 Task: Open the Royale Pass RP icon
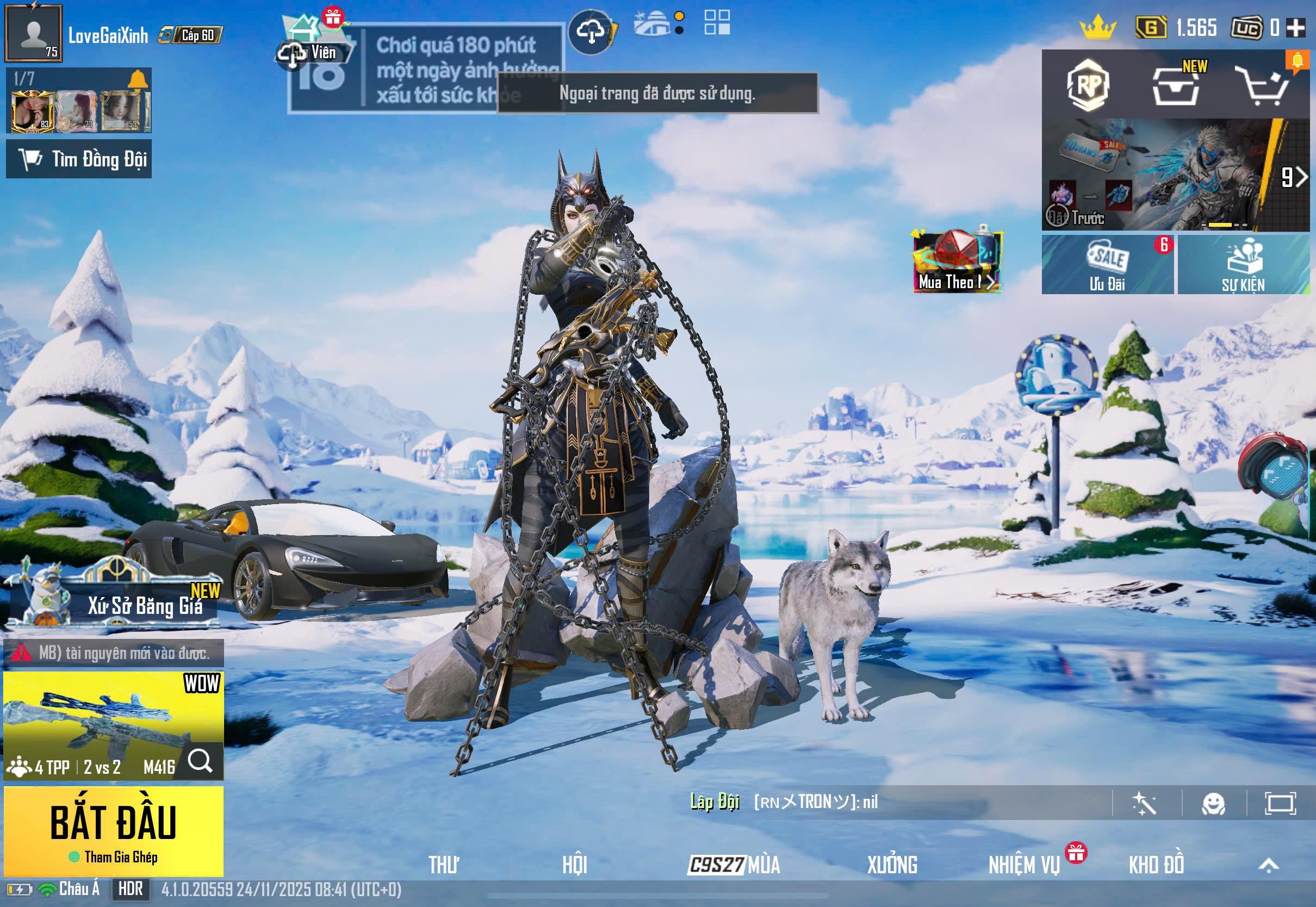[1088, 85]
